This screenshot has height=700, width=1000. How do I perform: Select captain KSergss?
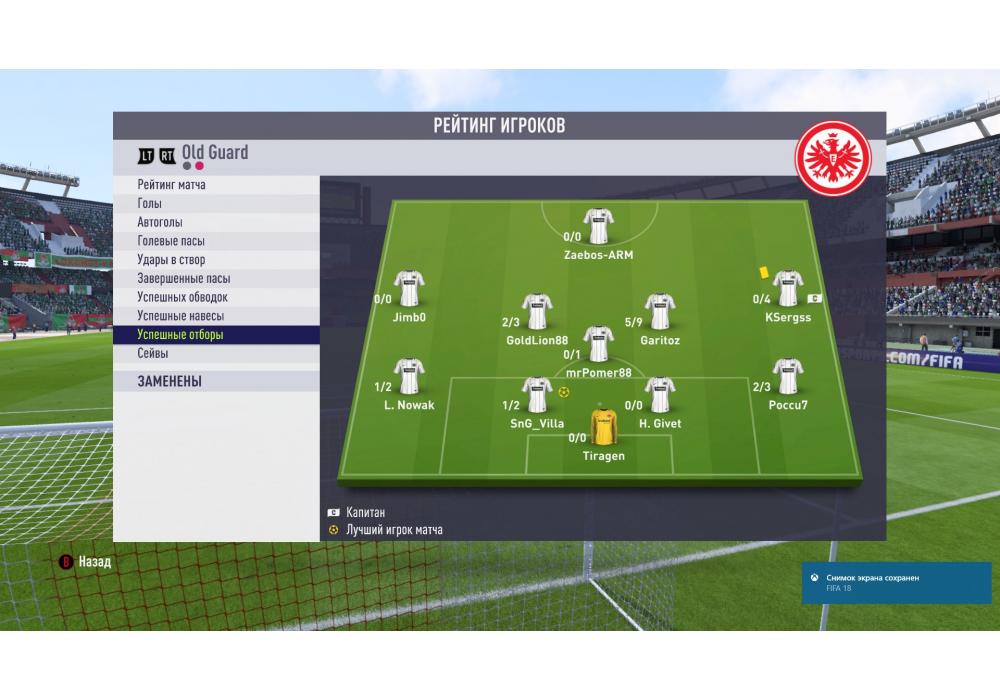[x=788, y=289]
